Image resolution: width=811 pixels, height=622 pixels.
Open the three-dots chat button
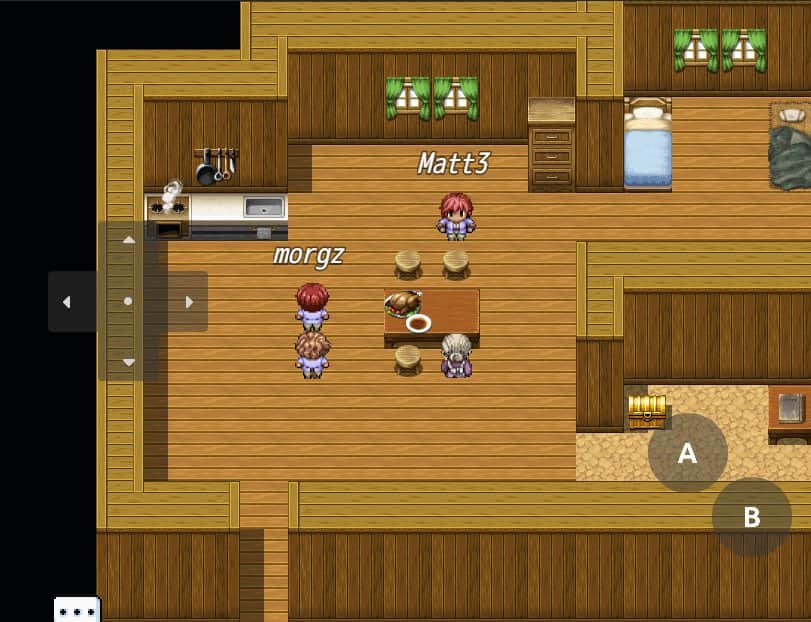77,610
